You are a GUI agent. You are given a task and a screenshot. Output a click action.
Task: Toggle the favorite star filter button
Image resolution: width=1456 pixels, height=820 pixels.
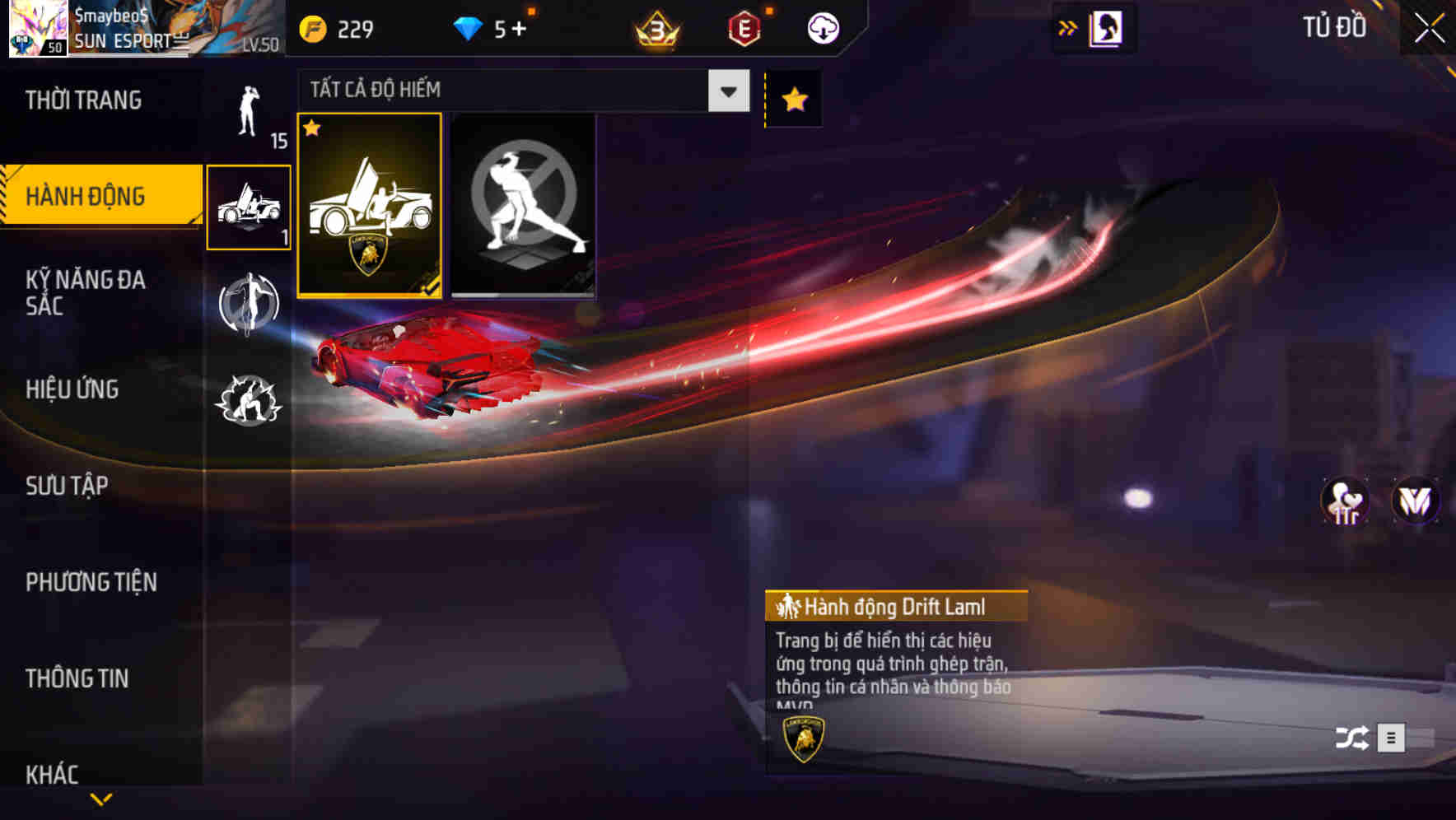(792, 99)
